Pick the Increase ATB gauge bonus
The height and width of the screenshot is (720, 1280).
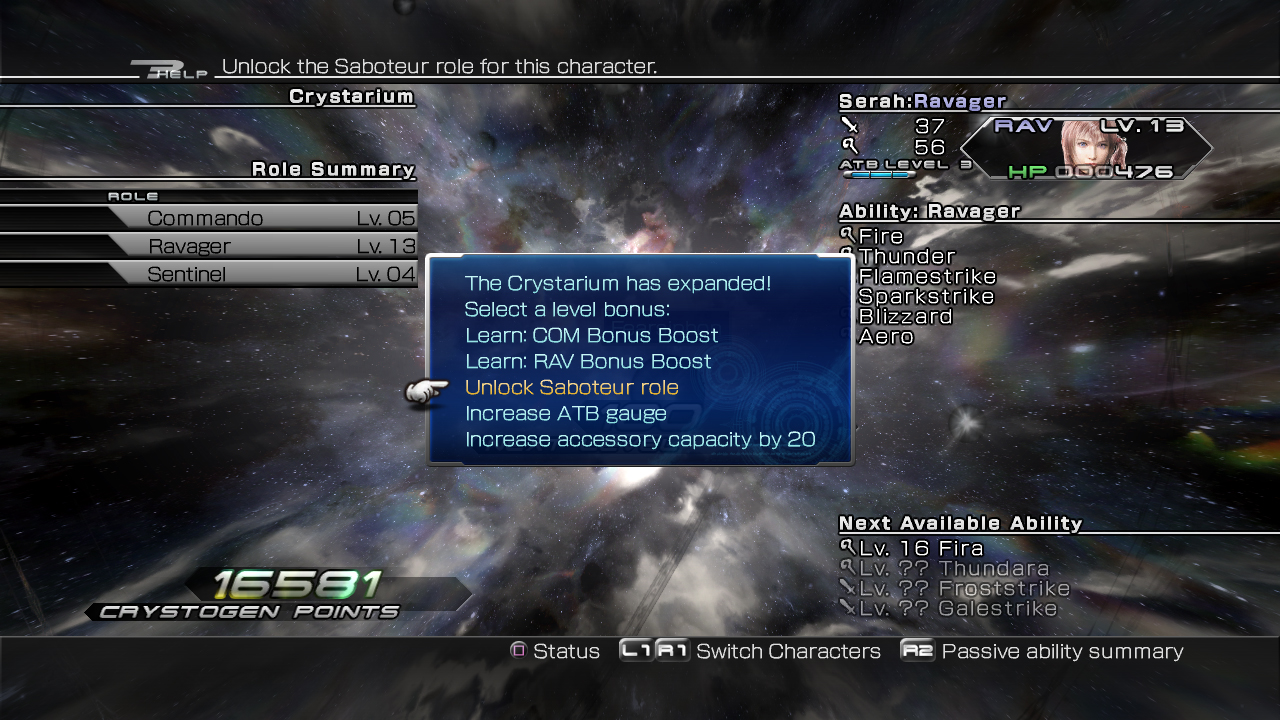[x=565, y=413]
